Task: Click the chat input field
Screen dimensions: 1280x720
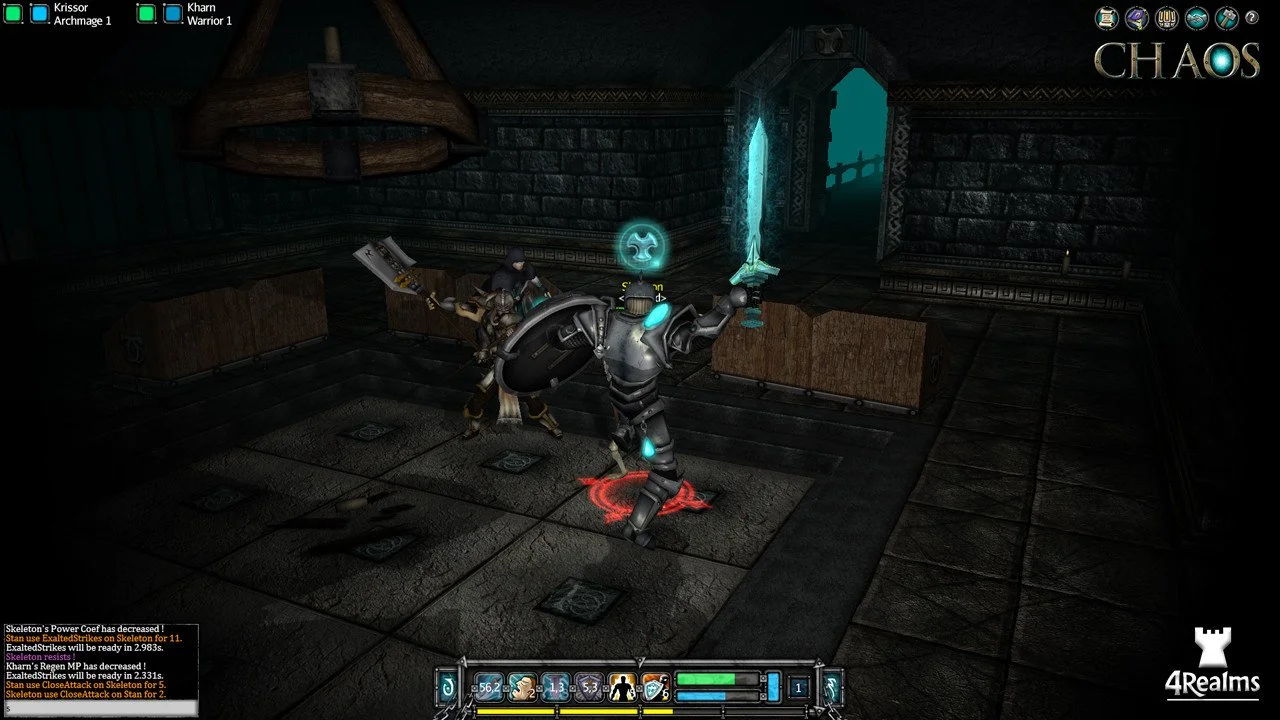Action: tap(100, 708)
